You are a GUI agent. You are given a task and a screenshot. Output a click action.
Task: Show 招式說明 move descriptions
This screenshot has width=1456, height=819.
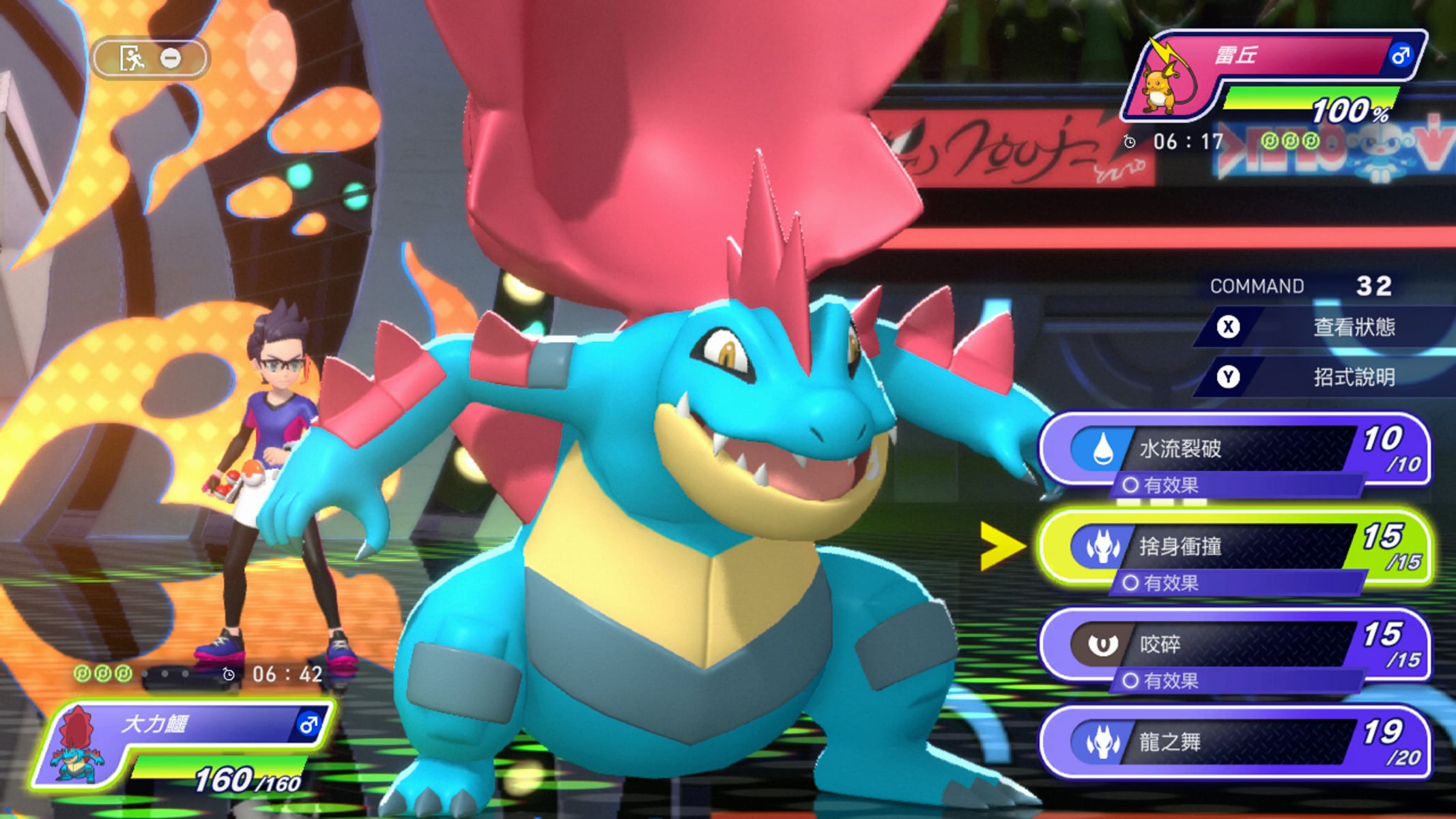(x=1324, y=377)
